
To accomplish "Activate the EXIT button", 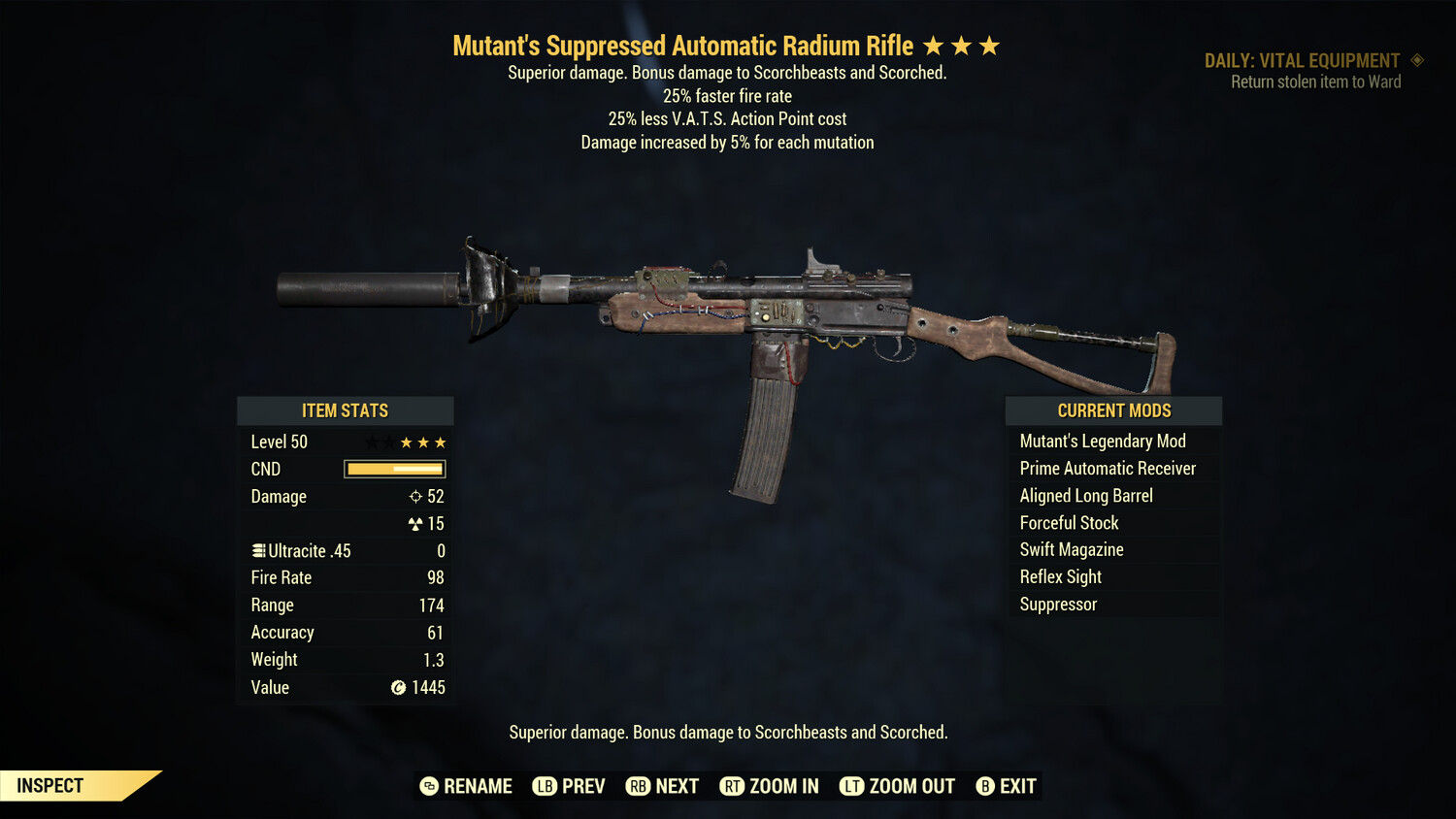I will tap(1006, 786).
